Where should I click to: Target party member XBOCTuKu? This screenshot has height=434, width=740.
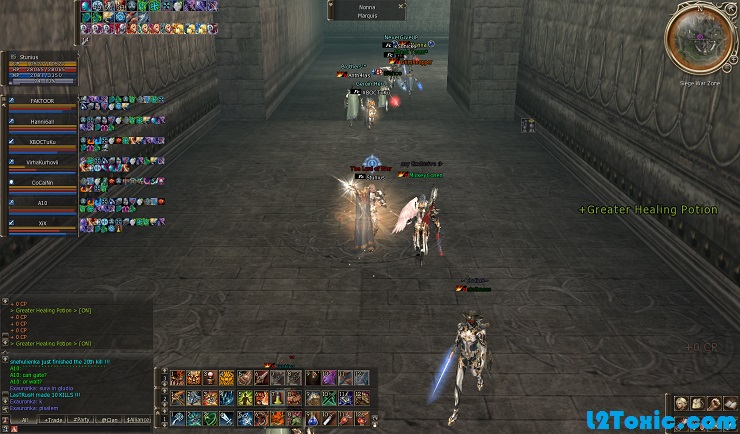tap(41, 142)
